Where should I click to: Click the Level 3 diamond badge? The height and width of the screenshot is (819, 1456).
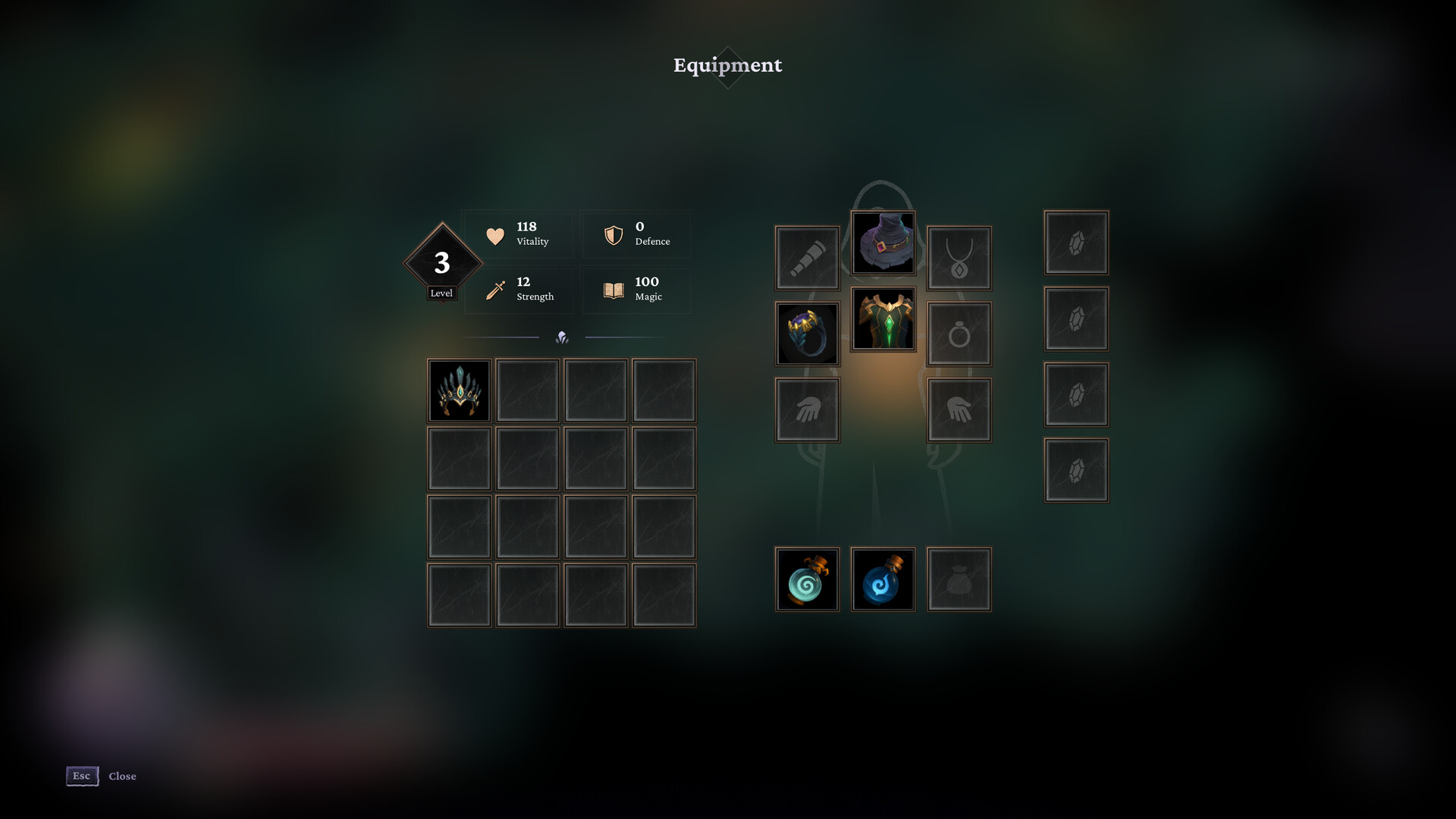pyautogui.click(x=442, y=262)
